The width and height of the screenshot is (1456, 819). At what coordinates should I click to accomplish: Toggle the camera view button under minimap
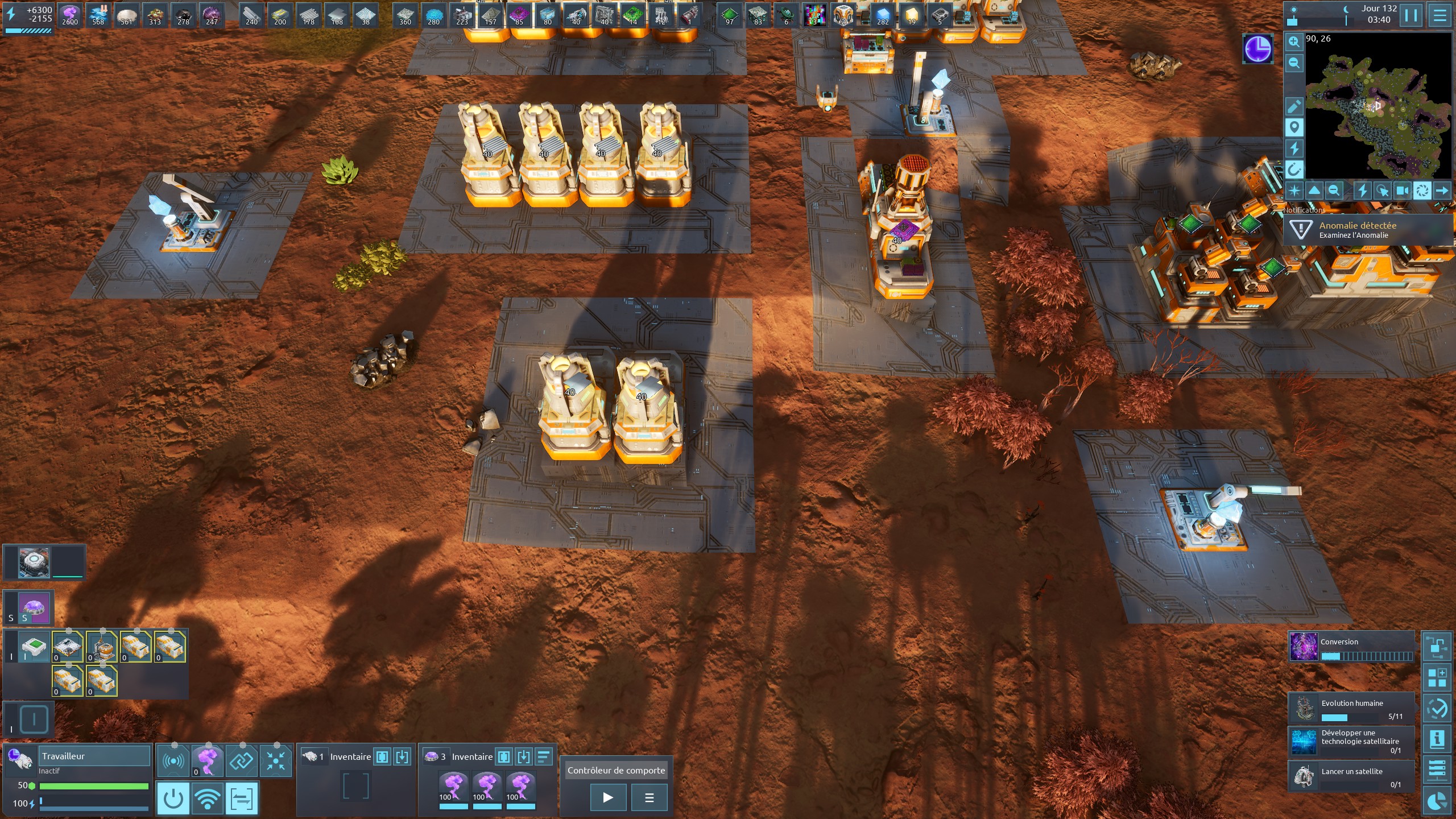pyautogui.click(x=1403, y=191)
